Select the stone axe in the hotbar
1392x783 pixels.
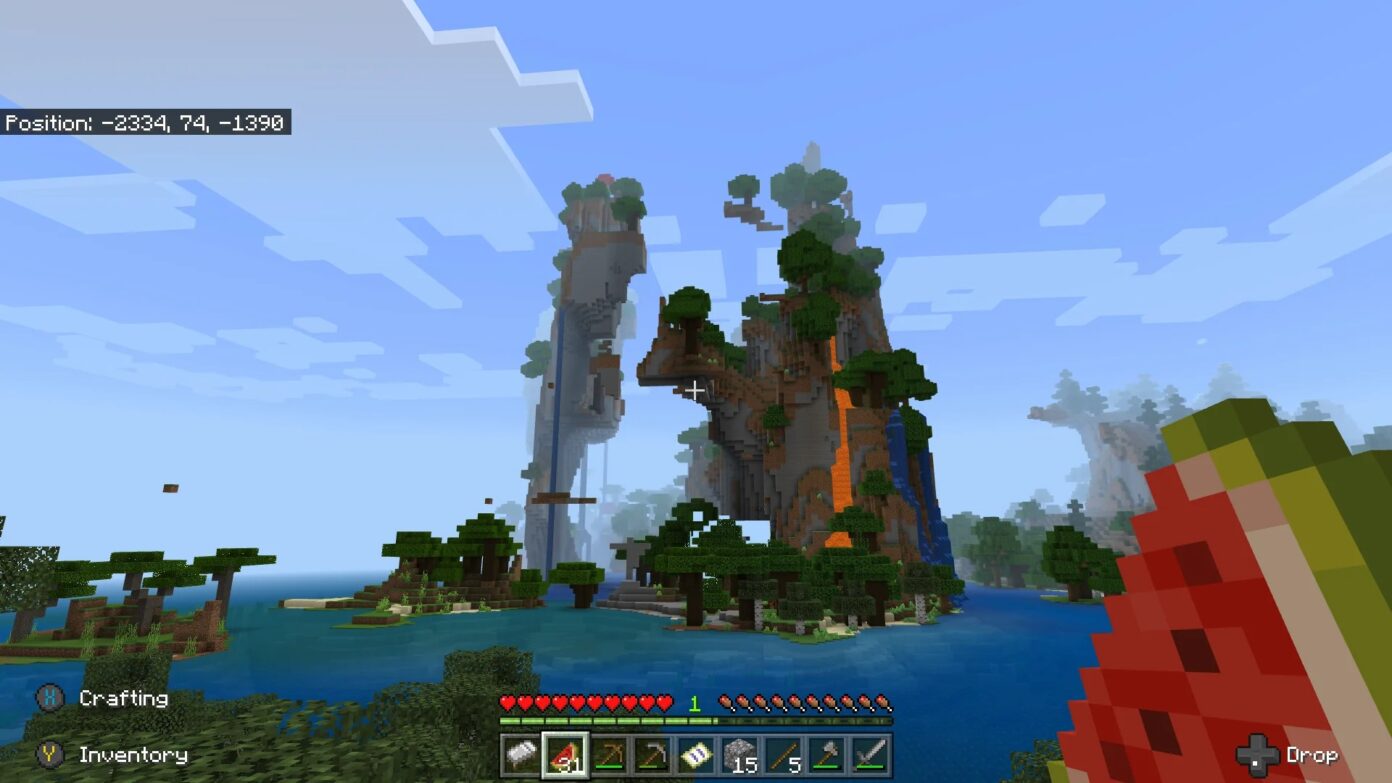pos(829,755)
